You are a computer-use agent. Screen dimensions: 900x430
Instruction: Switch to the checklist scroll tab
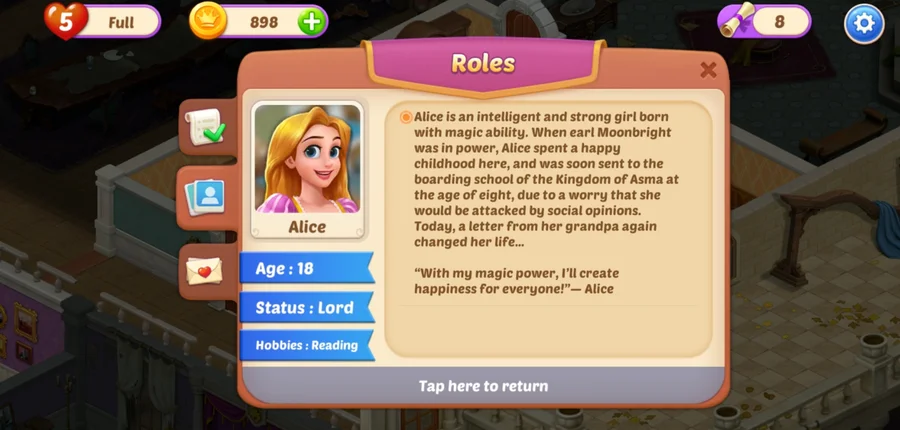coord(207,128)
